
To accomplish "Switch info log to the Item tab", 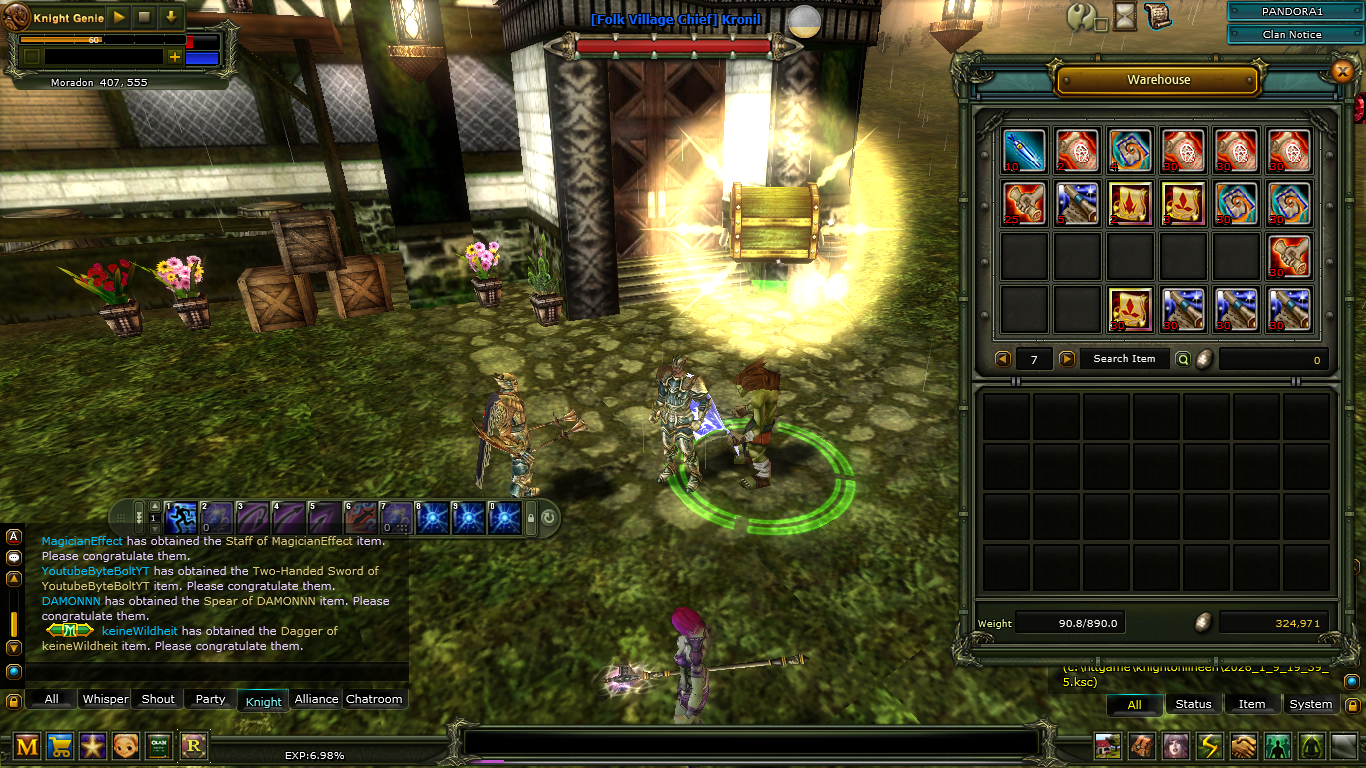I will (x=1252, y=704).
